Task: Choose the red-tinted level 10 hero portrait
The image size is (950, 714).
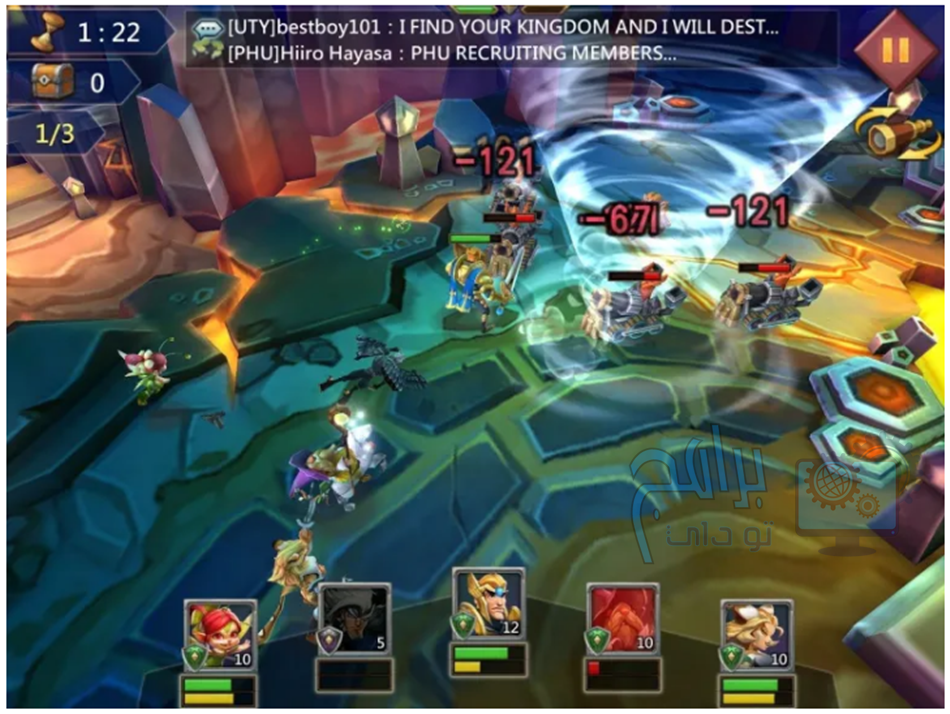Action: pos(623,620)
